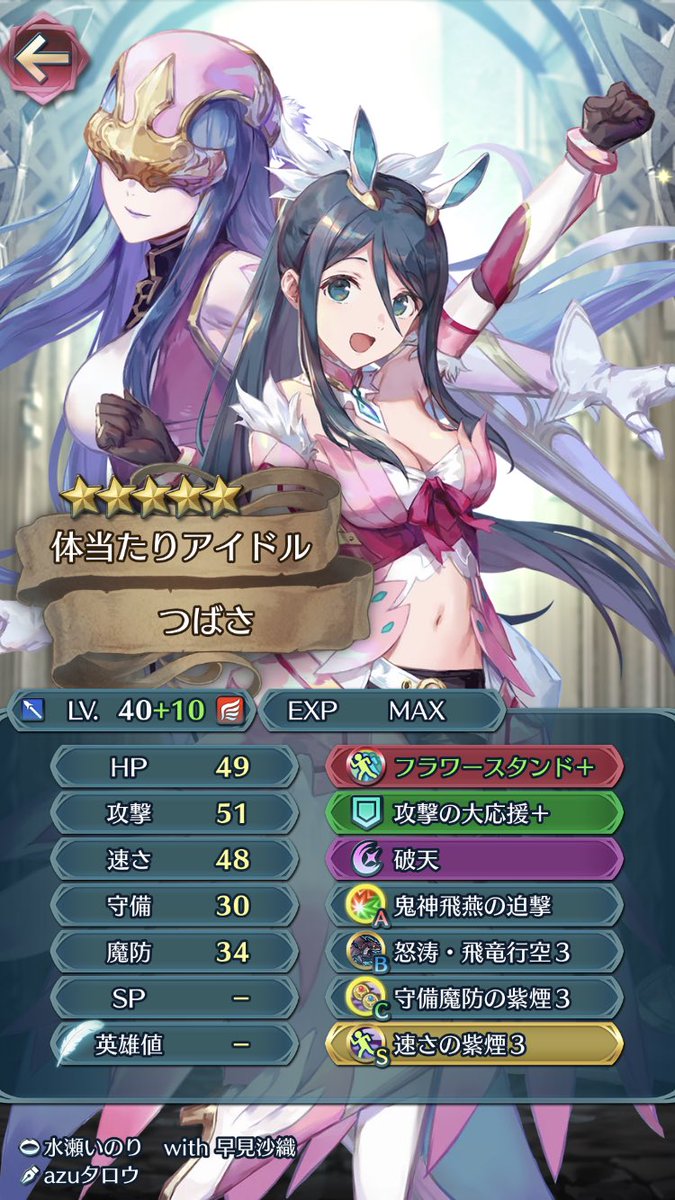This screenshot has width=675, height=1200.
Task: Open the 速さの紫煙3 sacred seal
Action: point(475,1045)
